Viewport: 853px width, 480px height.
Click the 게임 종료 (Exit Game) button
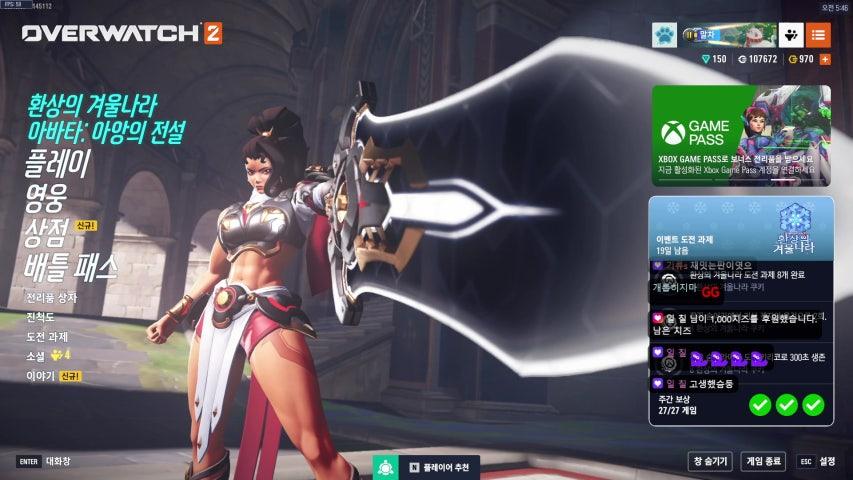pyautogui.click(x=764, y=461)
